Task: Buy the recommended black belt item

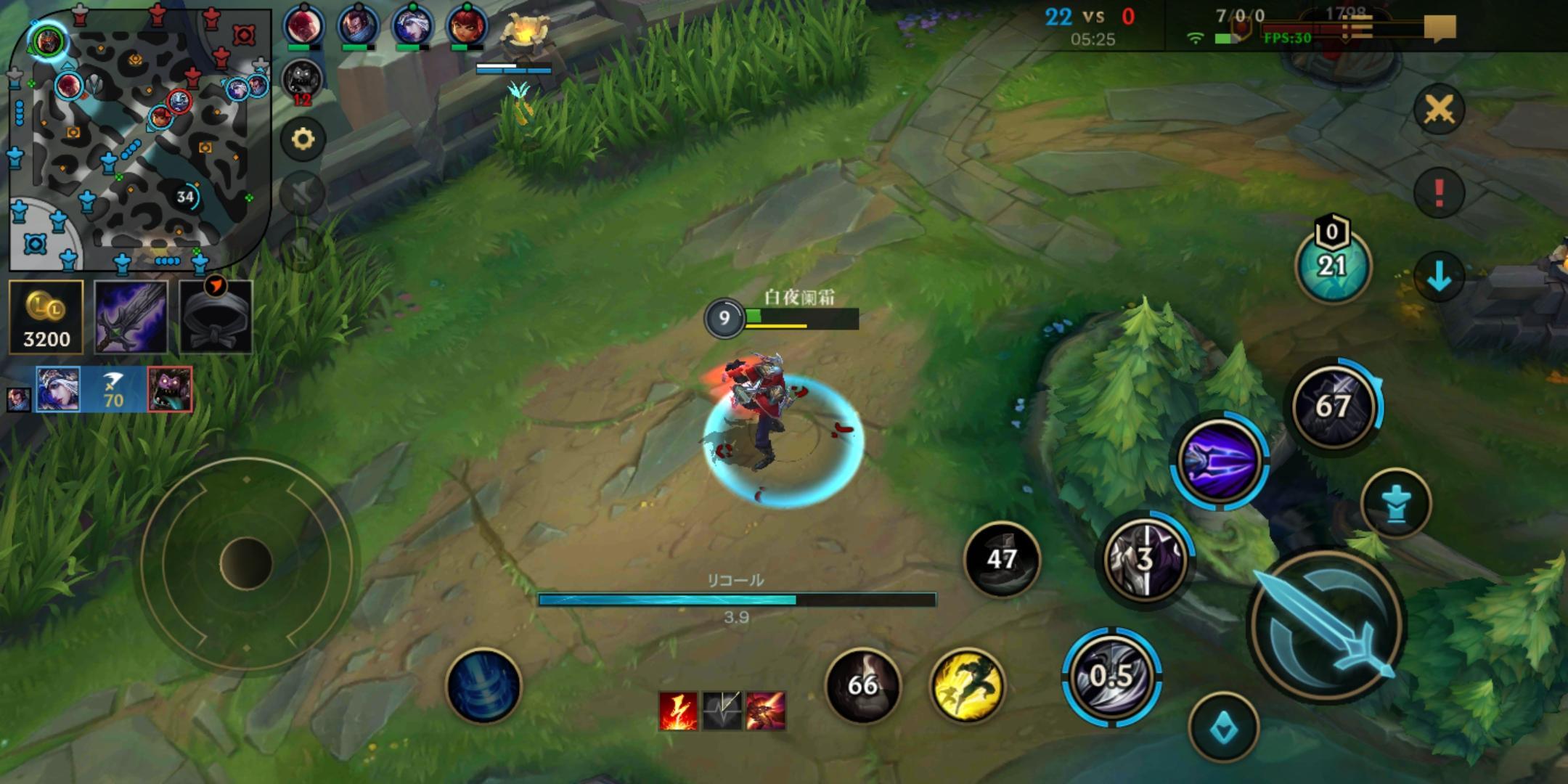Action: point(216,317)
